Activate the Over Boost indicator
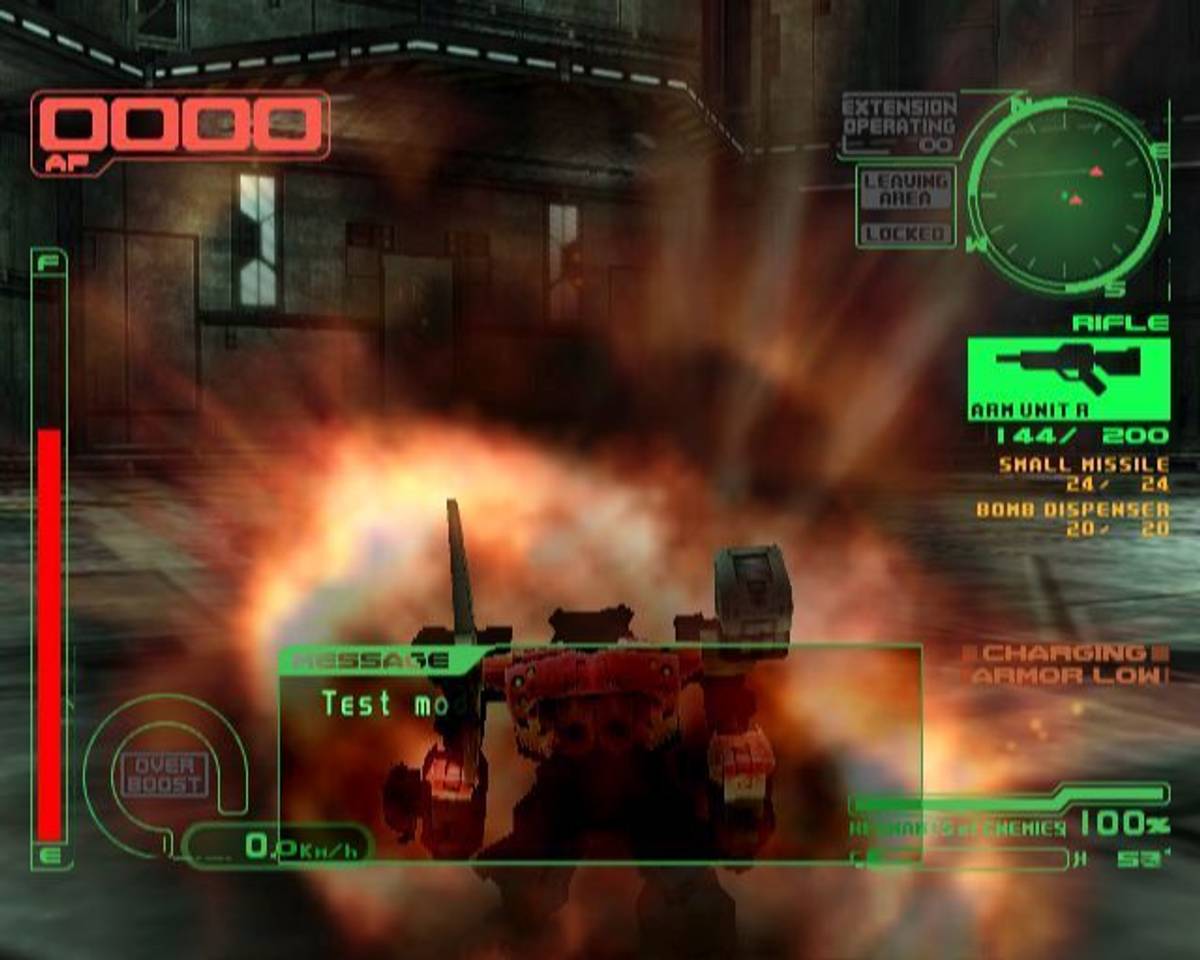The height and width of the screenshot is (960, 1200). click(x=165, y=775)
